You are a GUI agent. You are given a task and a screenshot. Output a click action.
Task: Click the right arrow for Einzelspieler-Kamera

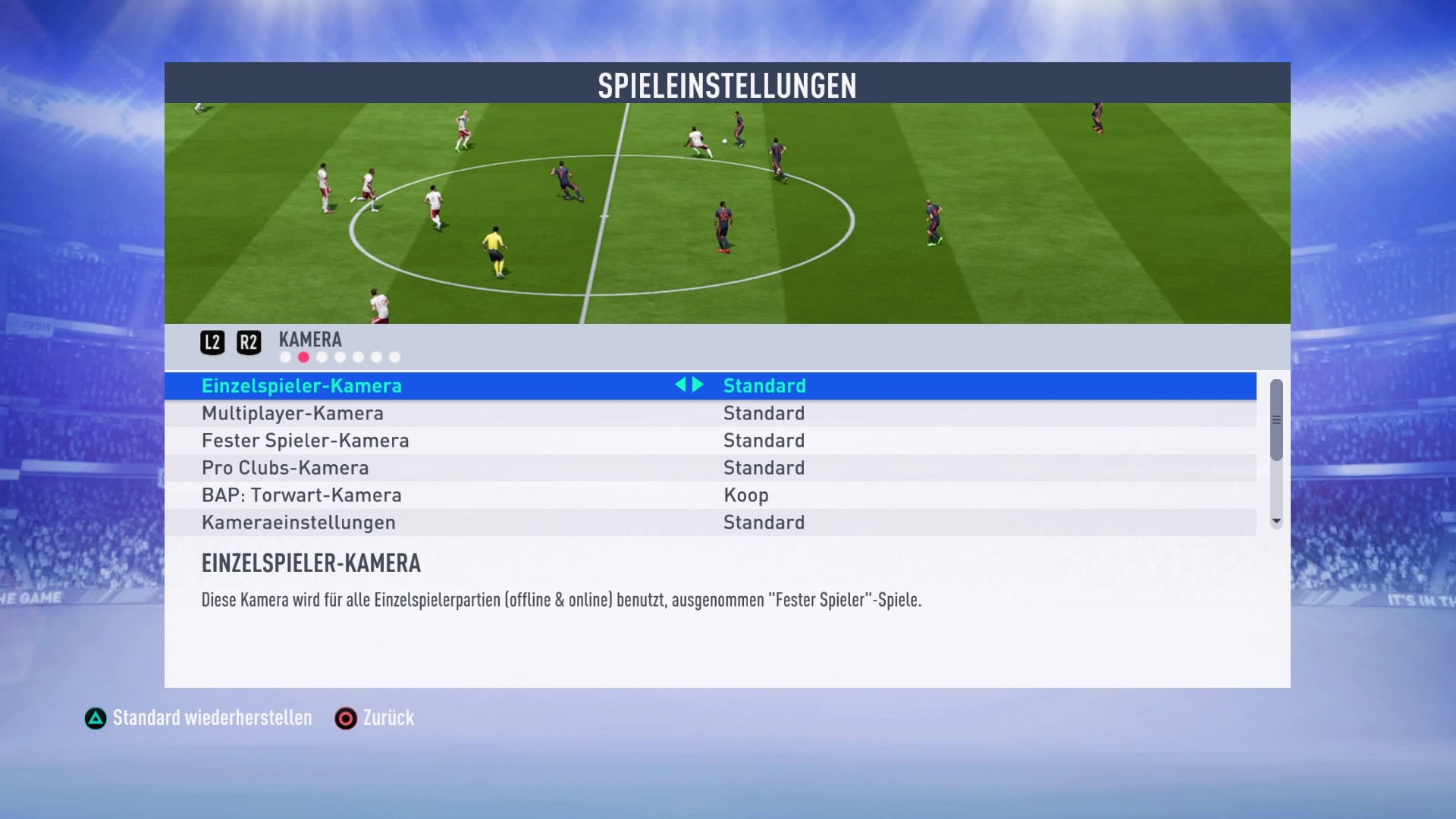(698, 385)
